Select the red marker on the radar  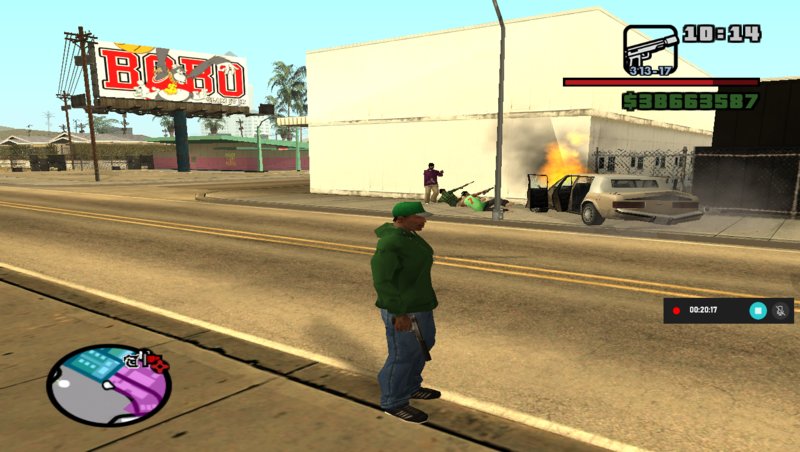point(159,364)
